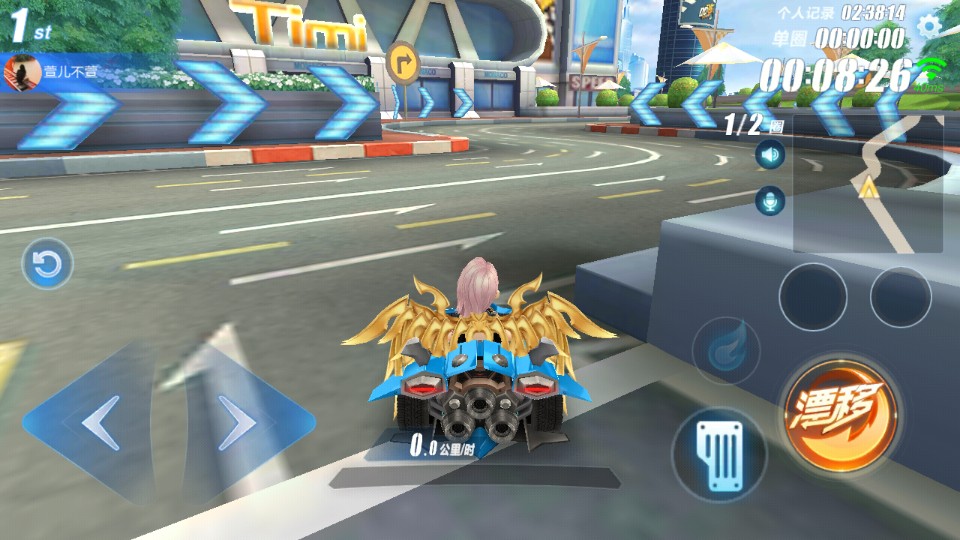Select the player avatar next to rank
The height and width of the screenshot is (540, 960).
coord(17,71)
